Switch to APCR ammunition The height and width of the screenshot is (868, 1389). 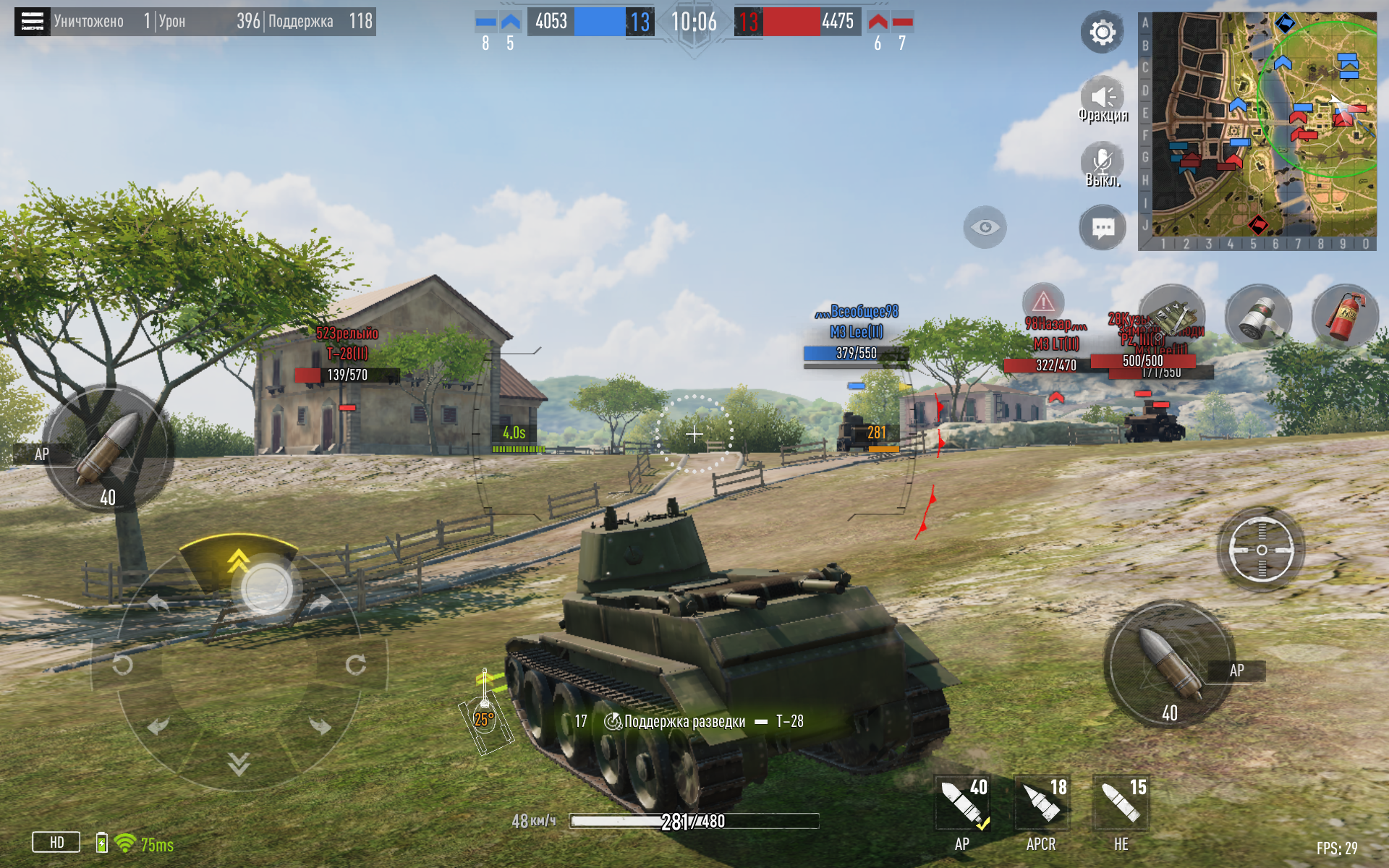coord(1042,804)
